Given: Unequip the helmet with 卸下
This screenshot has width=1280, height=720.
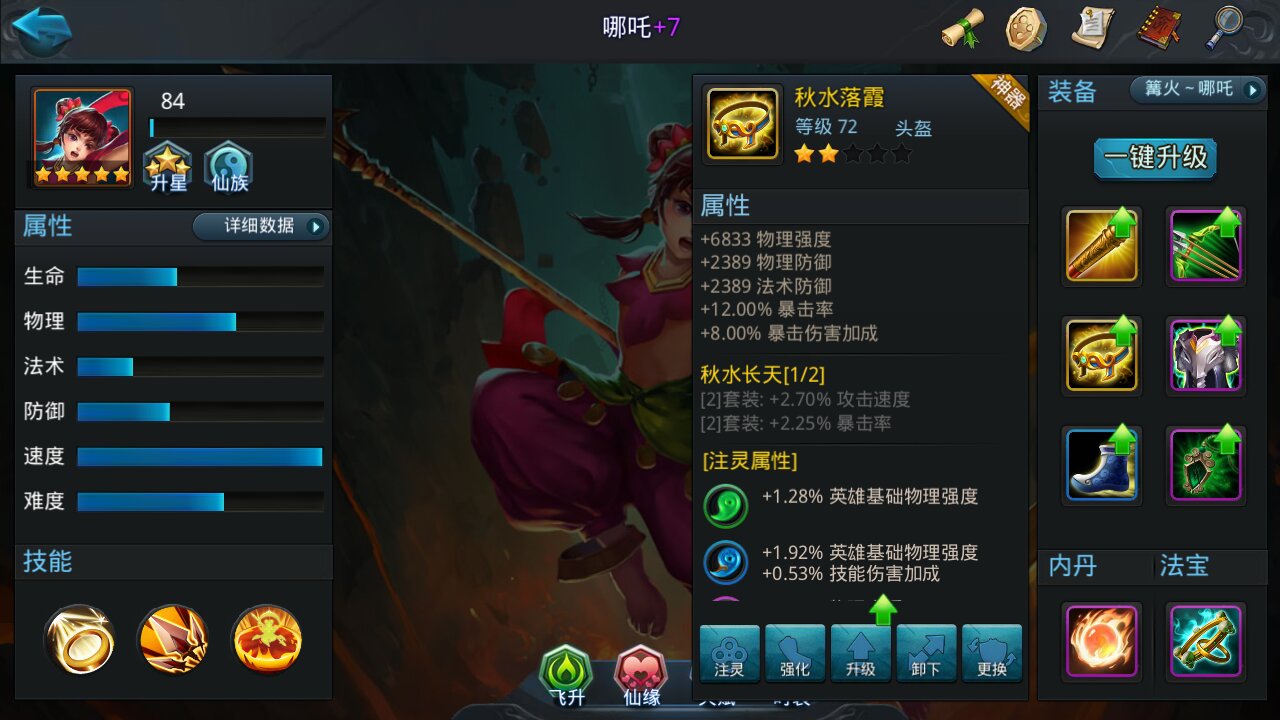Looking at the screenshot, I should pos(927,653).
